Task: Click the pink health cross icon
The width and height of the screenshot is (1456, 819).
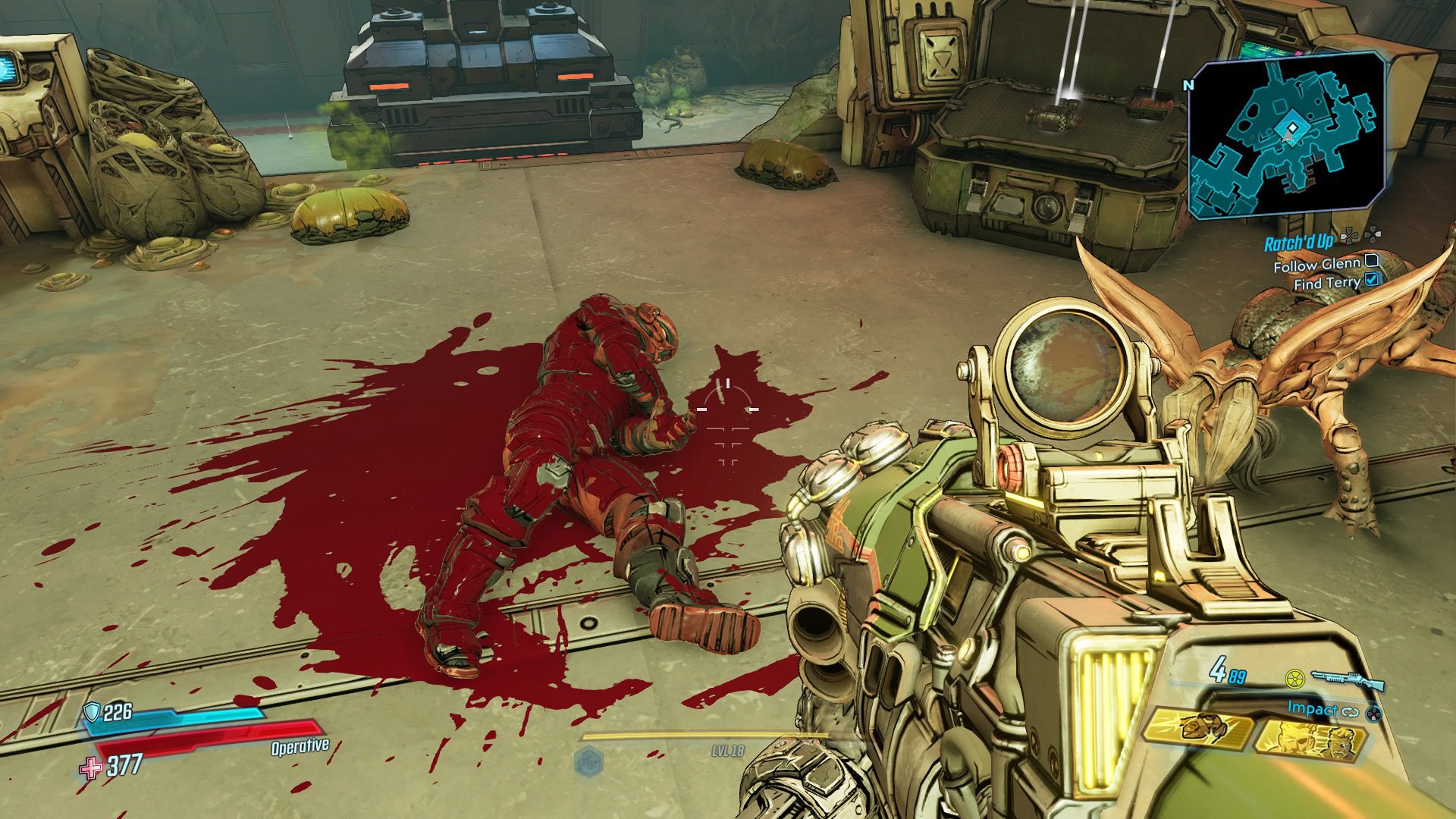Action: (x=91, y=769)
